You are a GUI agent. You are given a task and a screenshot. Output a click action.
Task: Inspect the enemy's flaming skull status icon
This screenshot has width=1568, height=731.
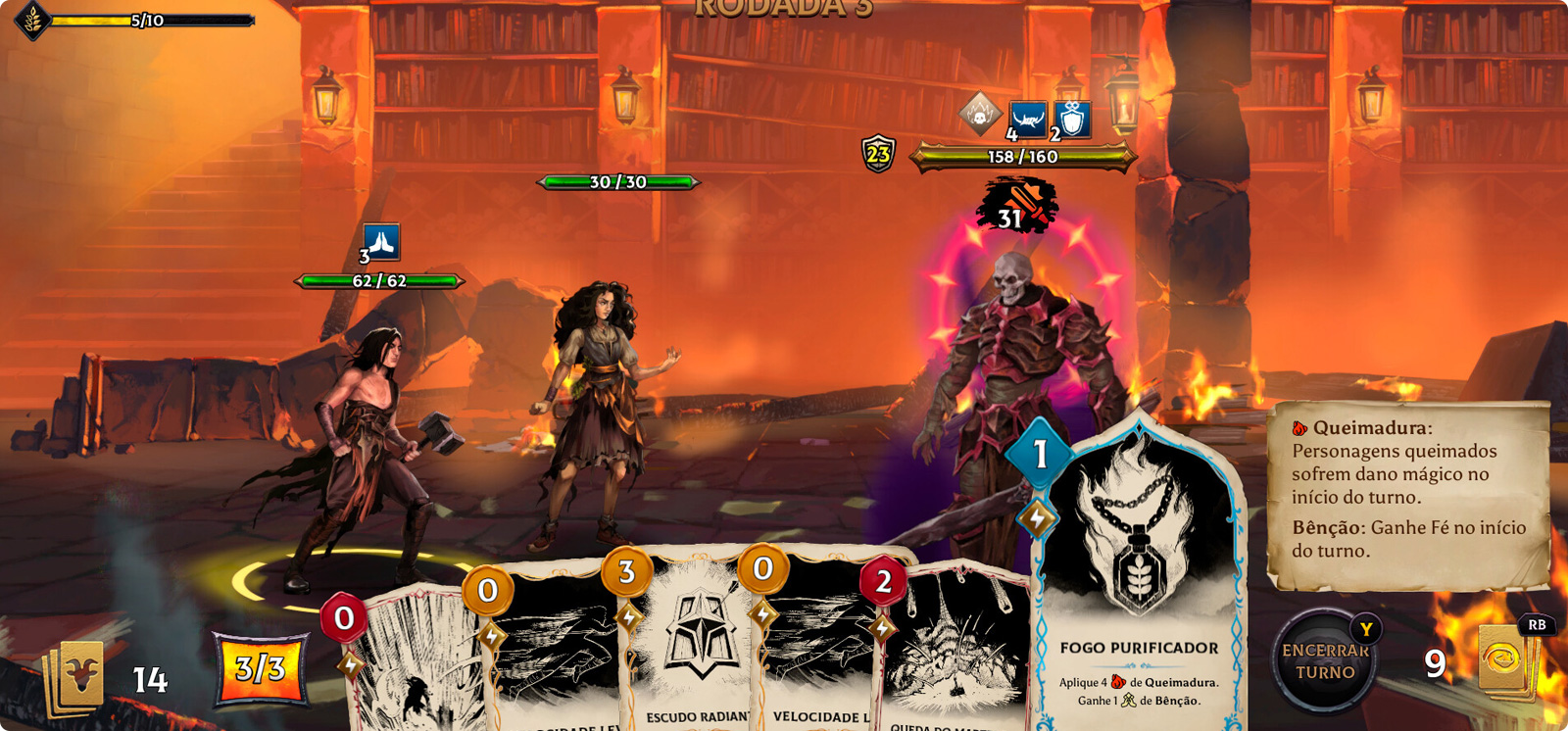979,115
